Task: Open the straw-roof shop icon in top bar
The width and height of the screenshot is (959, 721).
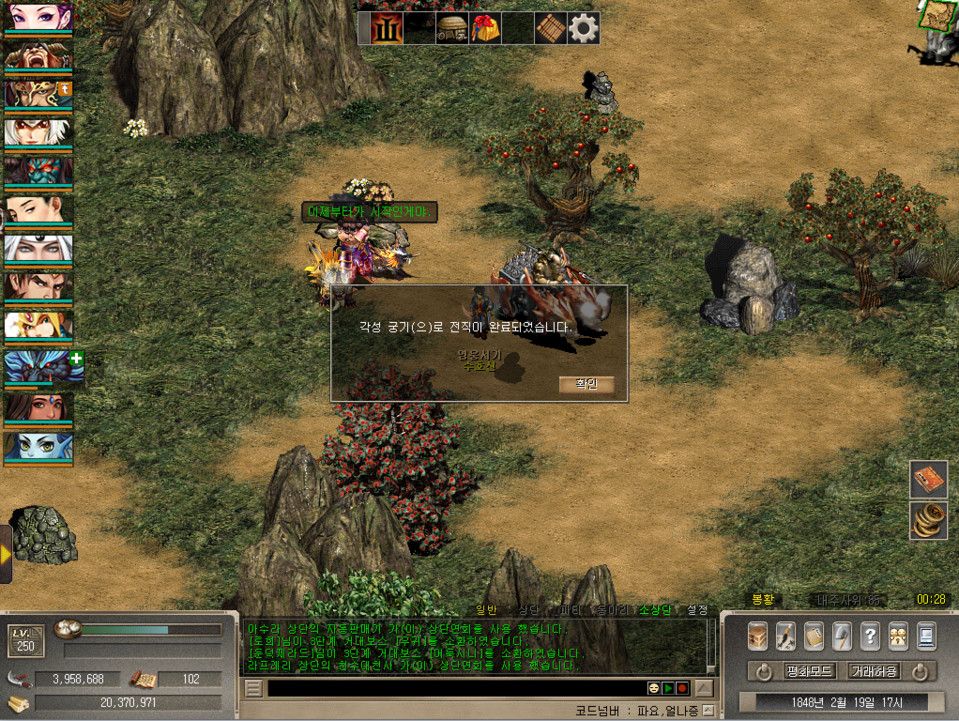Action: (452, 28)
